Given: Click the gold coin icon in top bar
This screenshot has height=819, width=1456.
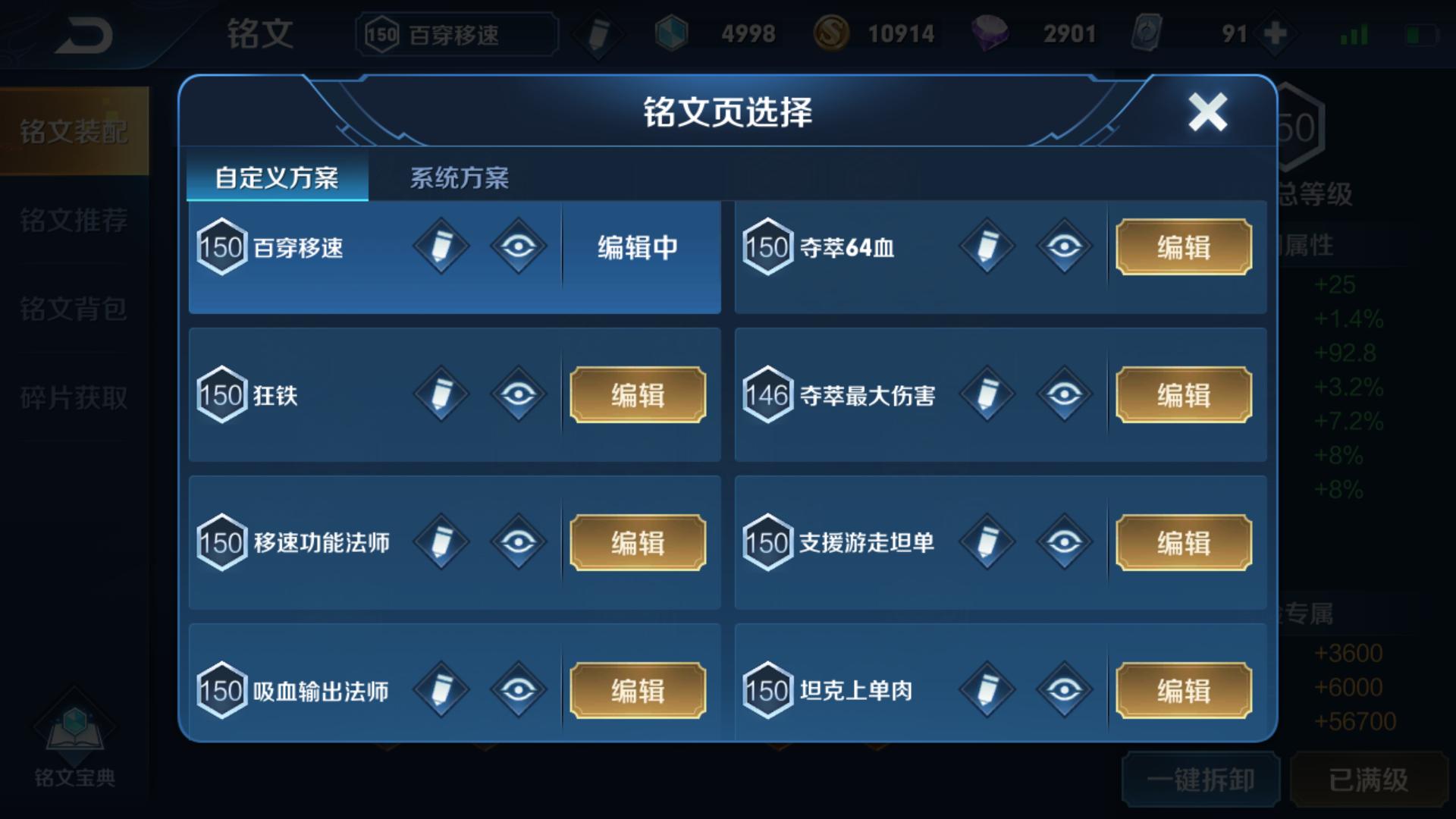Looking at the screenshot, I should click(832, 33).
